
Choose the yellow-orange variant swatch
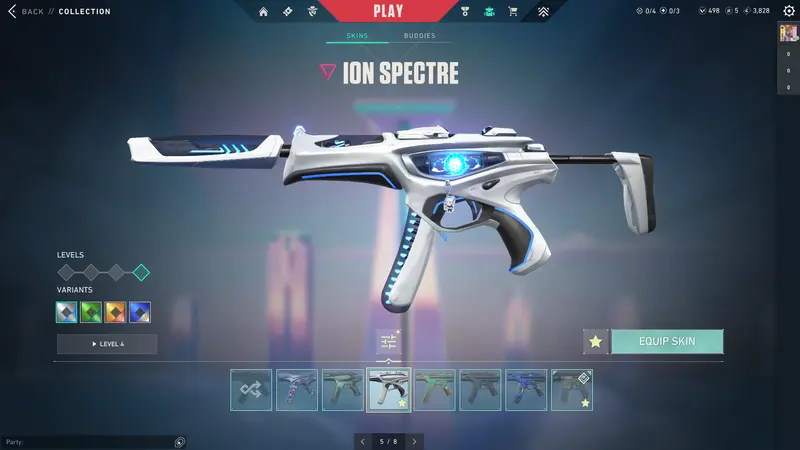(116, 312)
